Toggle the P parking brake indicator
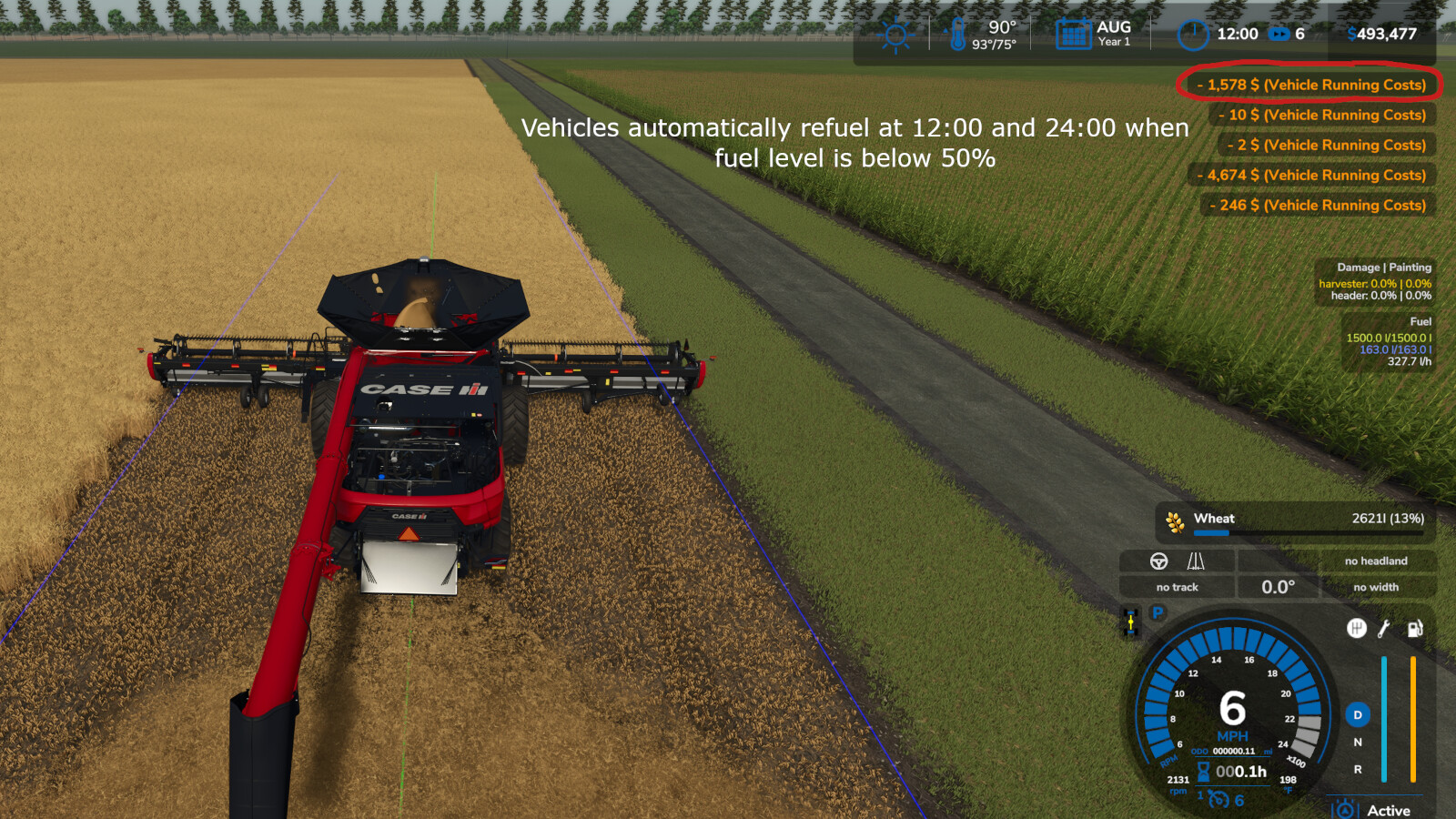 coord(1158,613)
